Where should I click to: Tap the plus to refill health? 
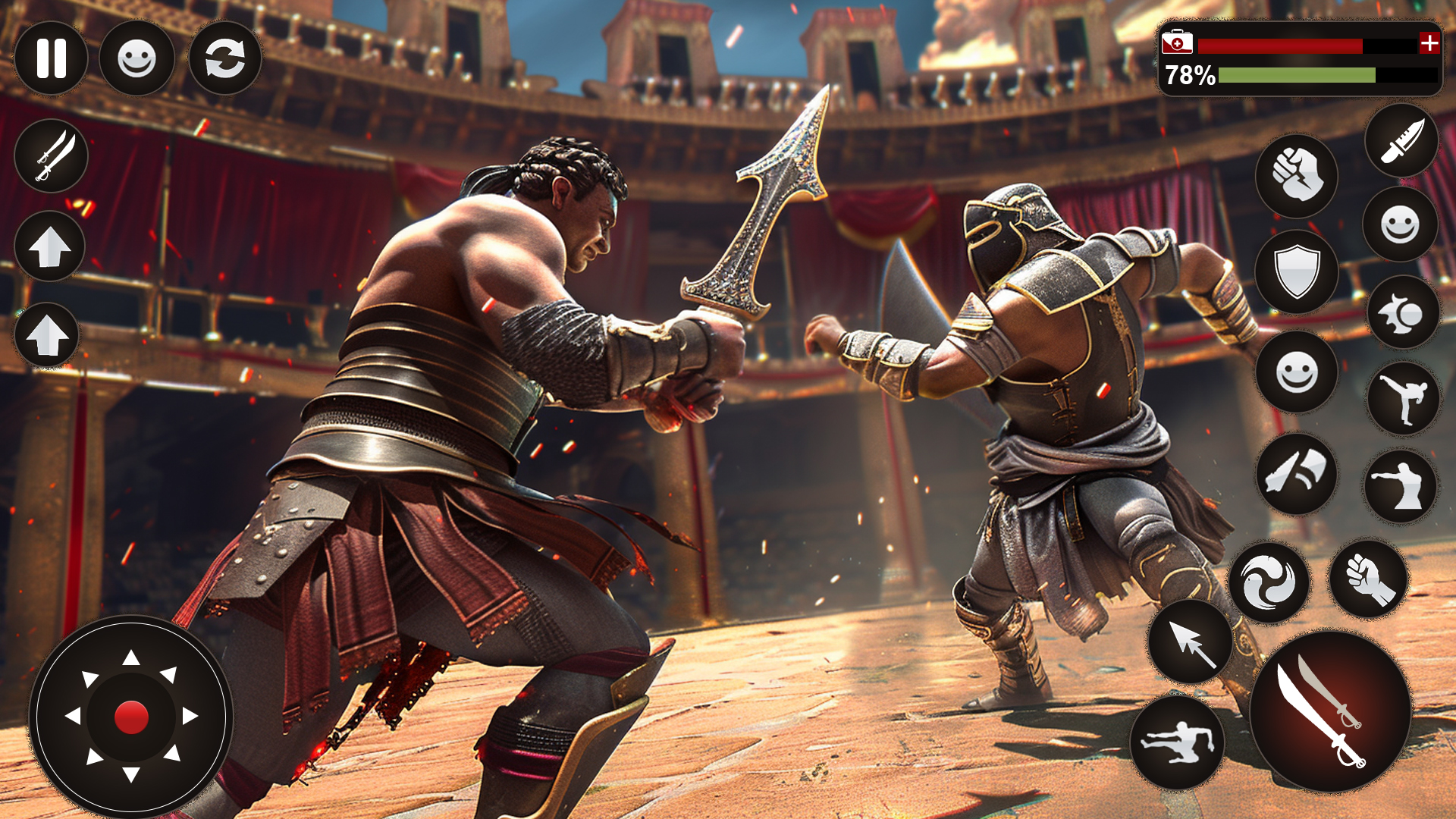click(x=1429, y=44)
